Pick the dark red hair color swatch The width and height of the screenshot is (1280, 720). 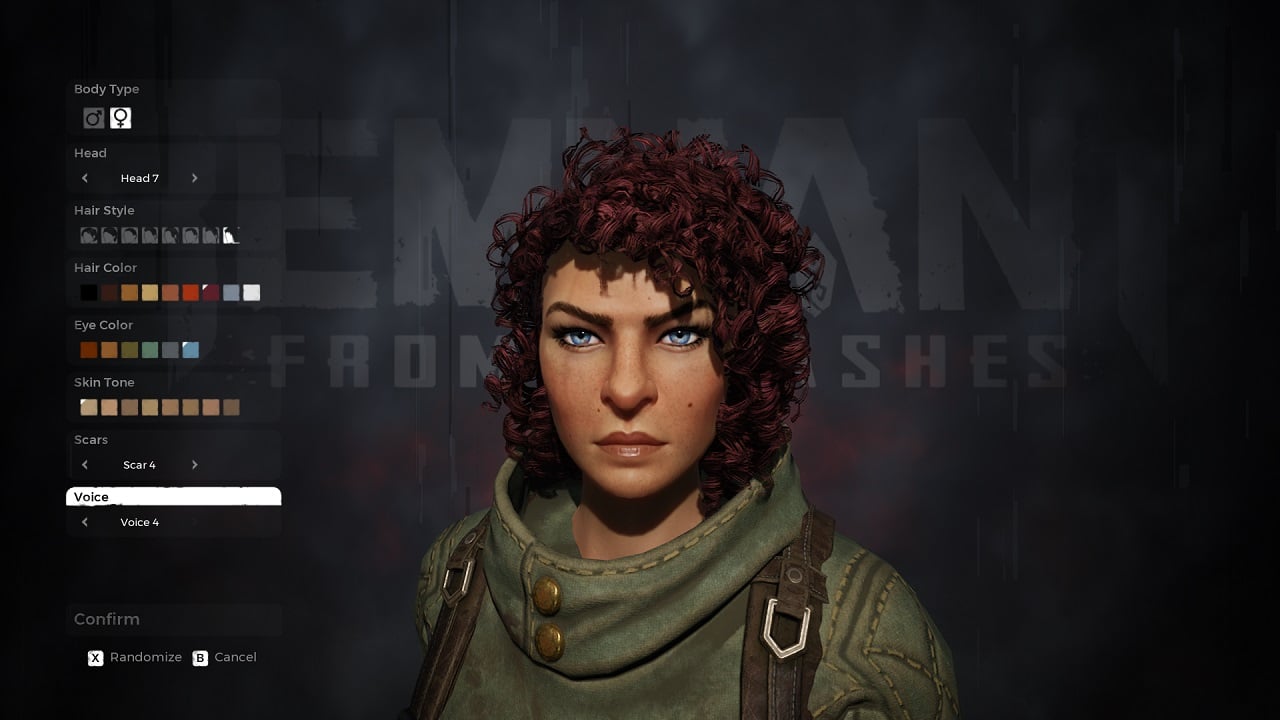[x=210, y=291]
